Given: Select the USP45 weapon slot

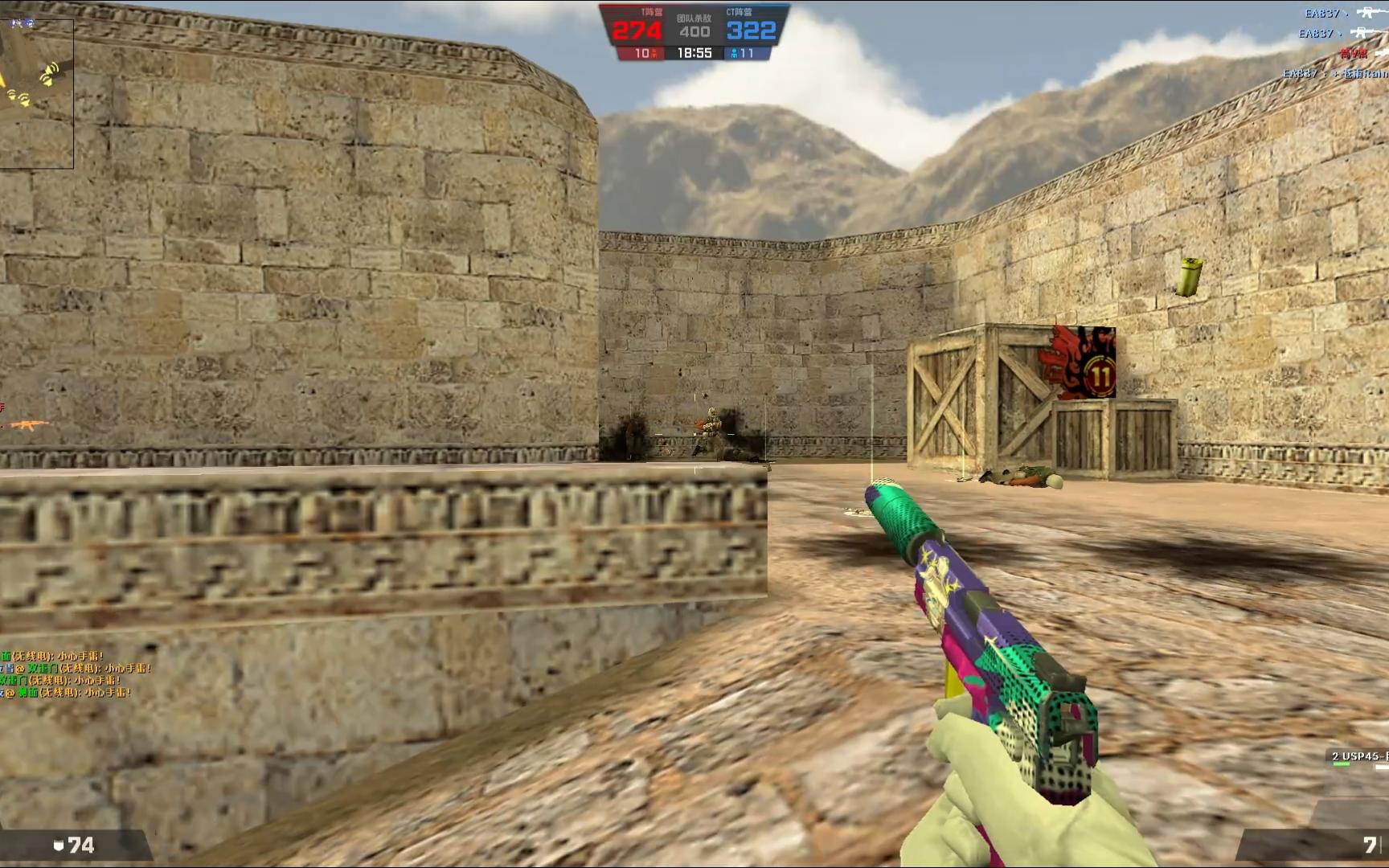Looking at the screenshot, I should coord(1358,756).
